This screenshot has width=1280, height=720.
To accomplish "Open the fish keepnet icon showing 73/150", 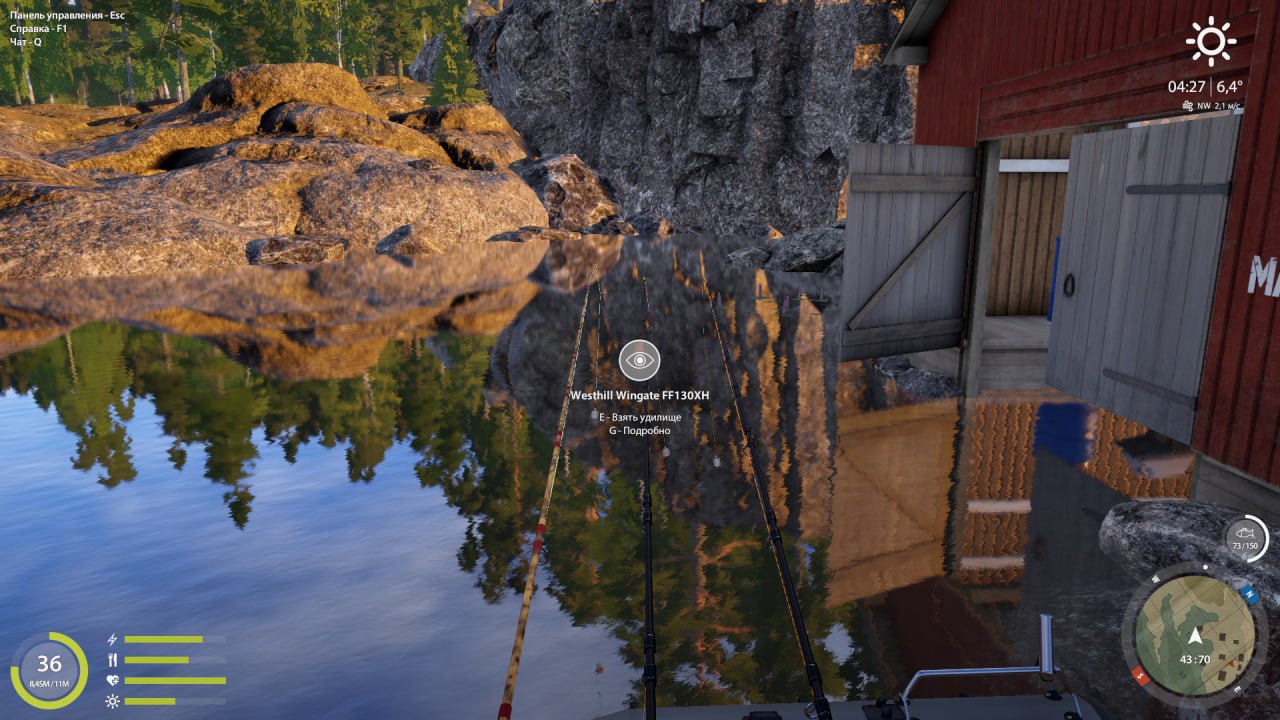I will [1246, 538].
